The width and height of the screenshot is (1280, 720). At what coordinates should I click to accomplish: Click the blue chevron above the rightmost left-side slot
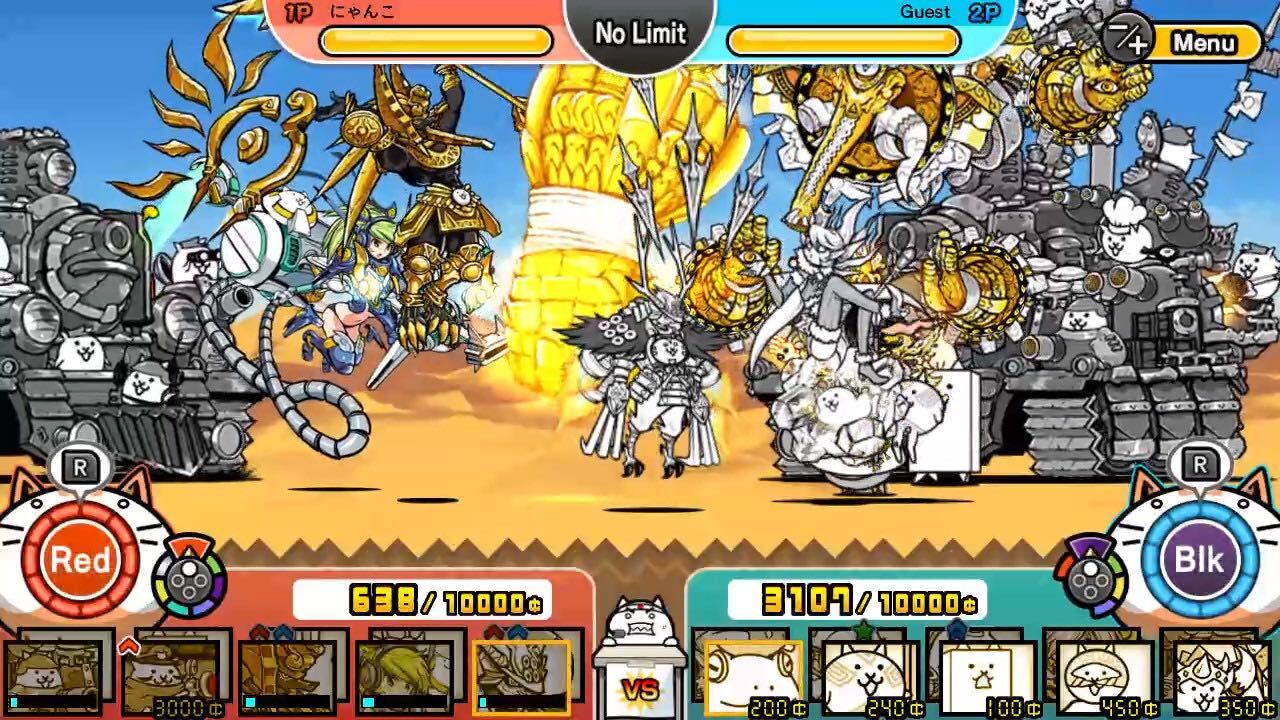(x=517, y=633)
